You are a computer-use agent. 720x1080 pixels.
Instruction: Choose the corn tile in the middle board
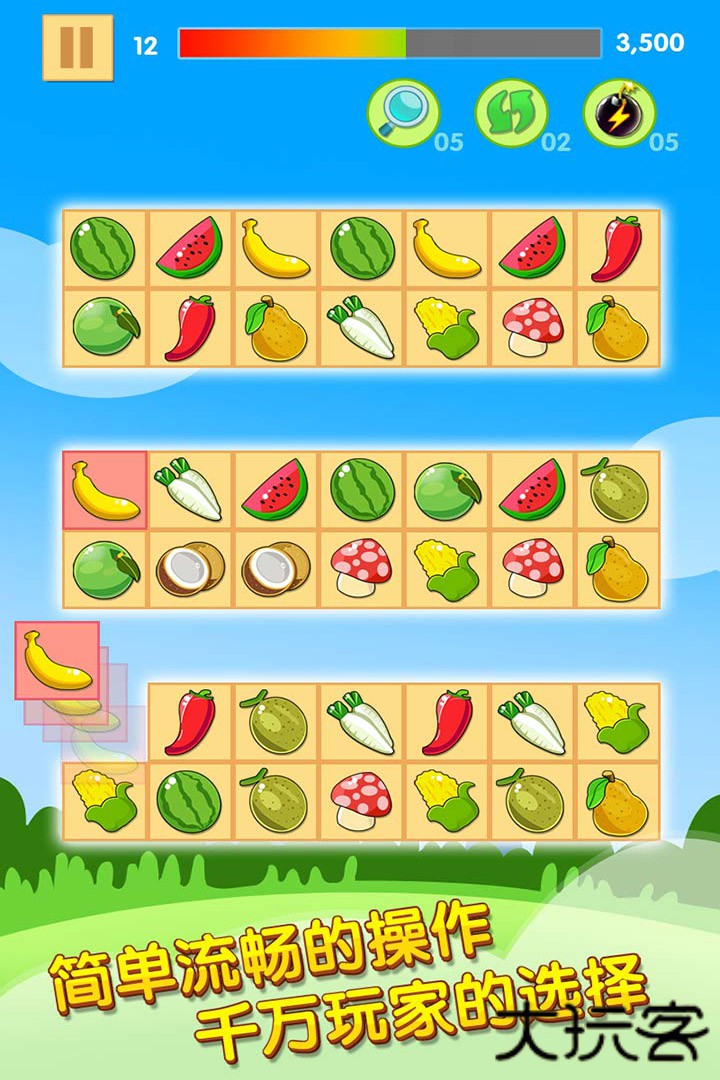point(447,569)
